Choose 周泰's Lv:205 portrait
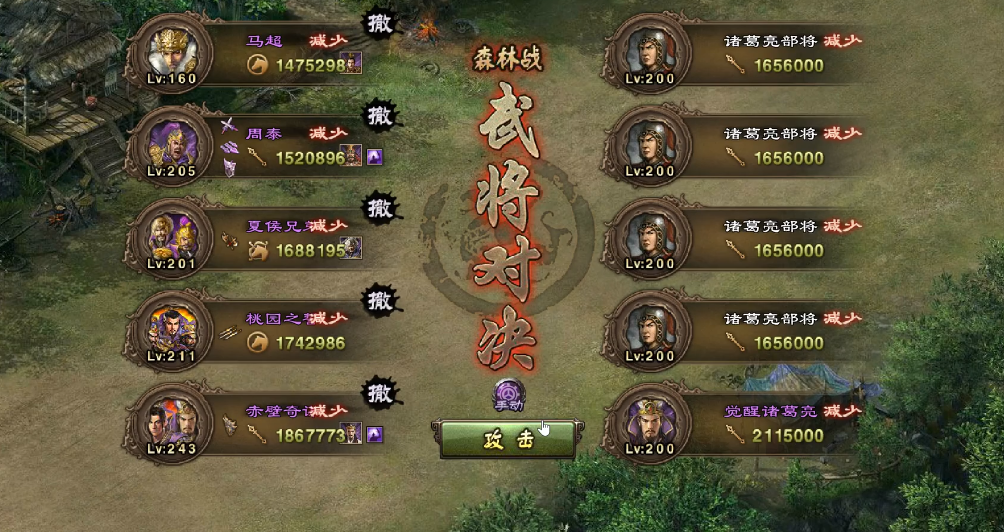This screenshot has width=1004, height=532. coord(169,142)
